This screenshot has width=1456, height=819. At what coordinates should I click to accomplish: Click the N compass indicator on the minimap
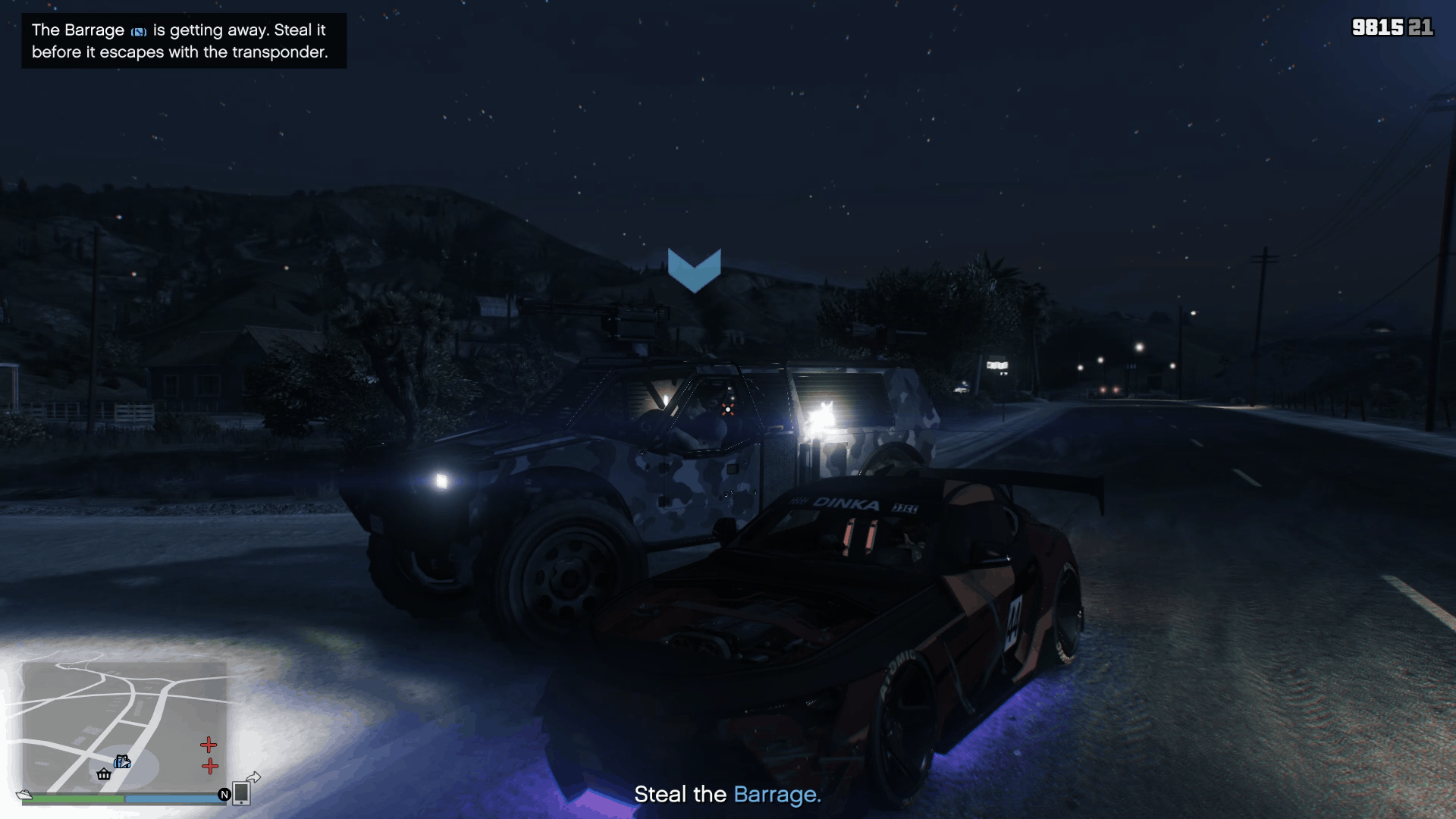224,795
